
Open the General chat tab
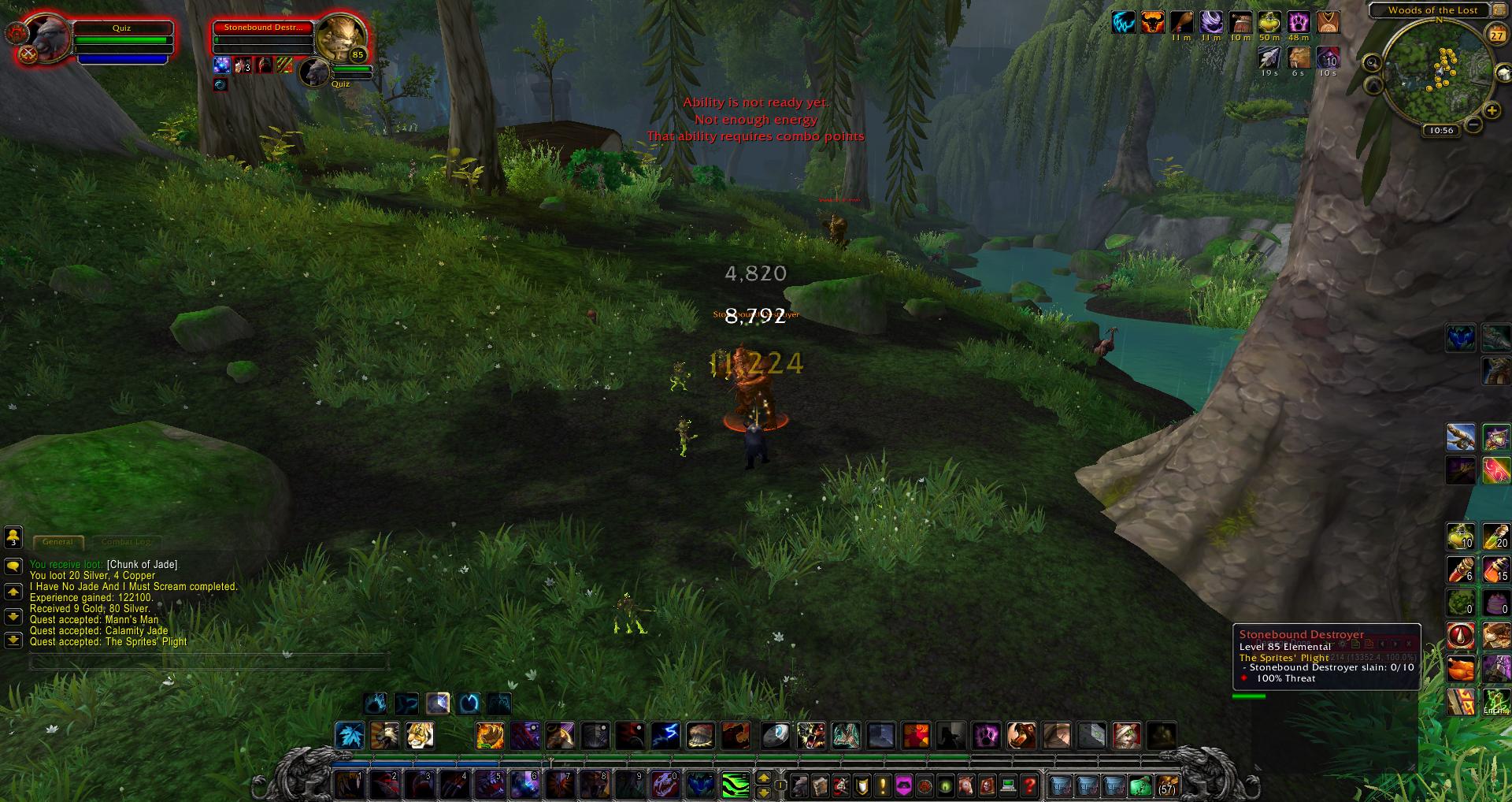[57, 542]
